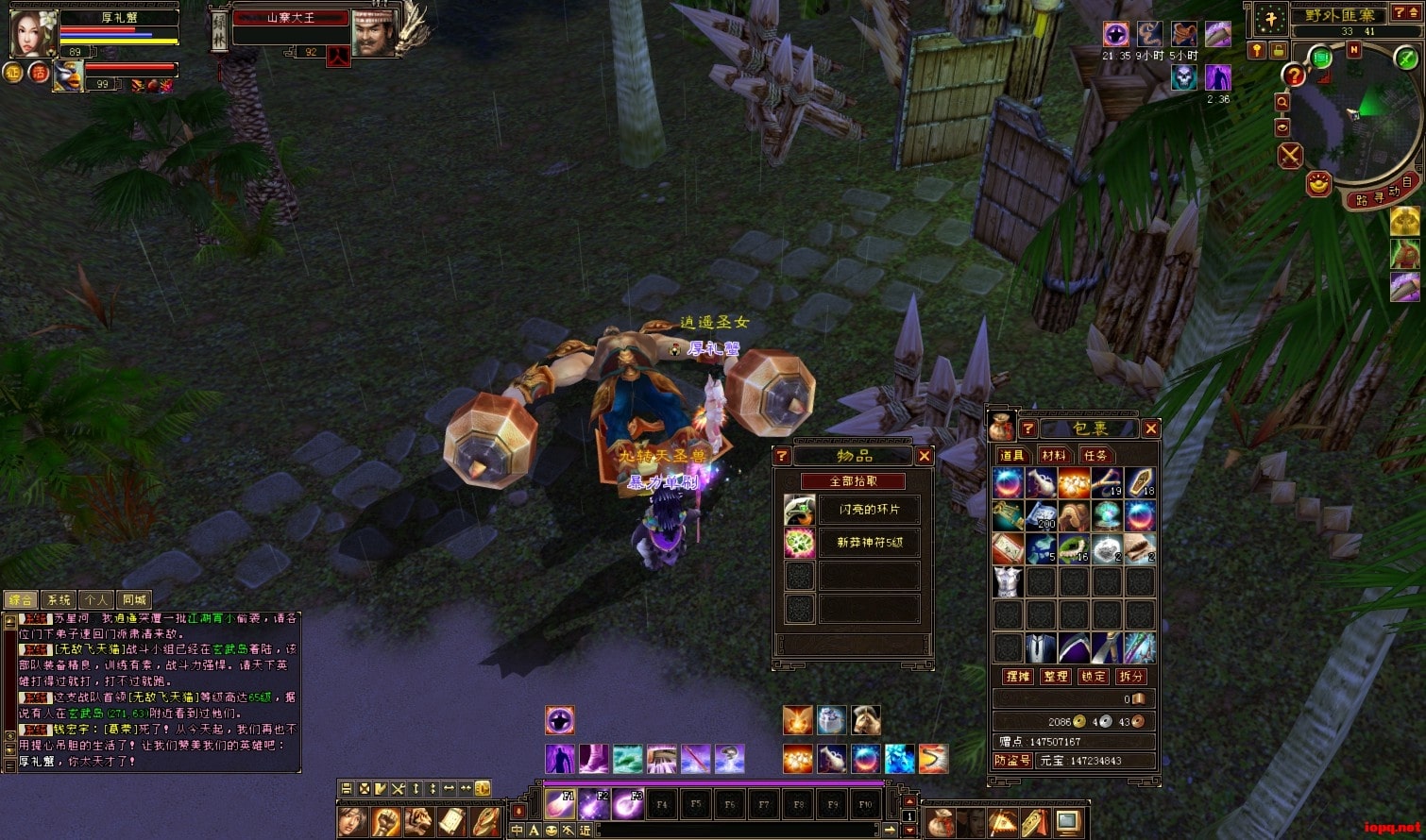1426x840 pixels.
Task: Click the 整理 sort inventory button
Action: tap(1055, 677)
